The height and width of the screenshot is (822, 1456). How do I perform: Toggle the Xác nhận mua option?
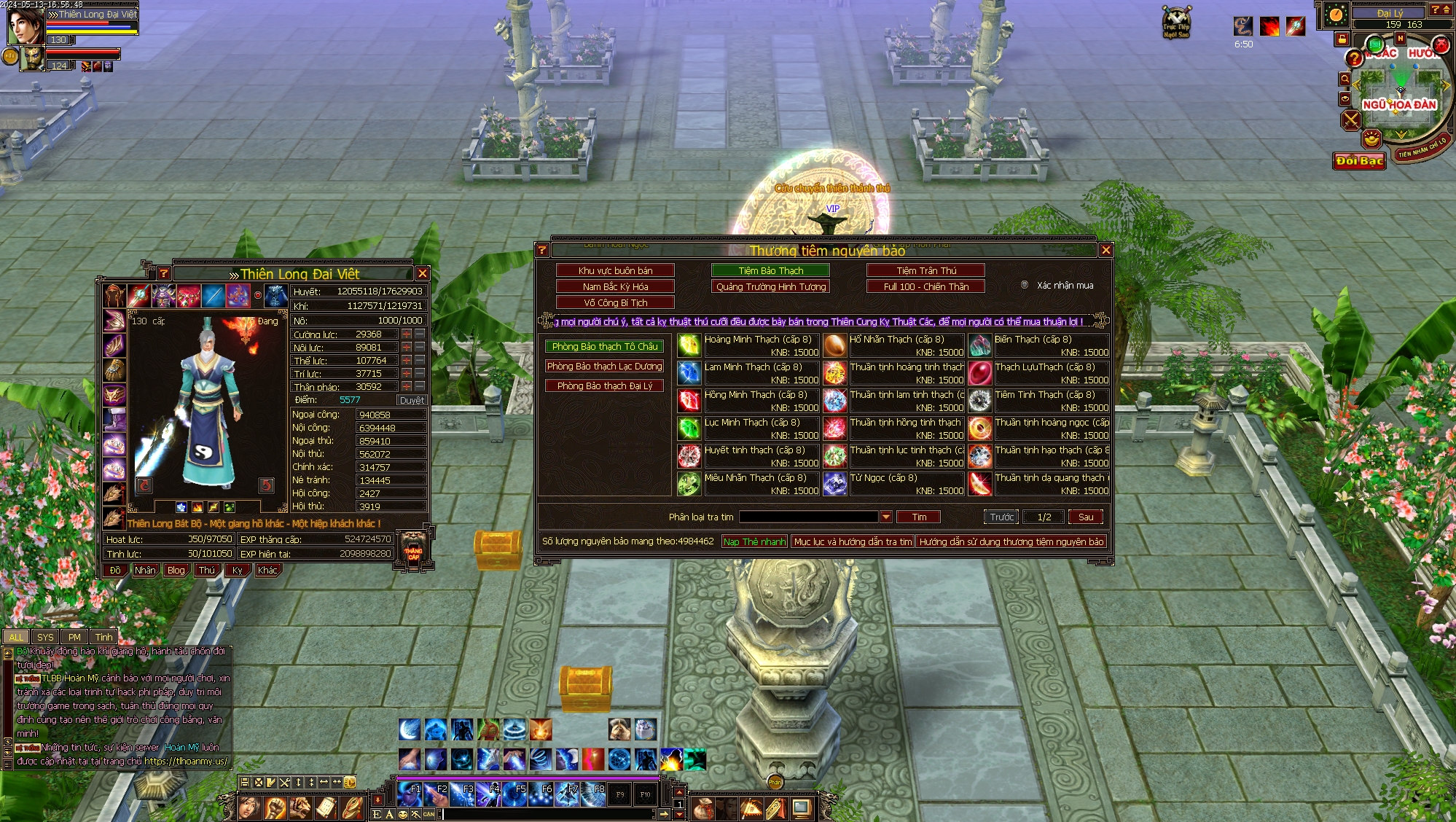(1025, 285)
